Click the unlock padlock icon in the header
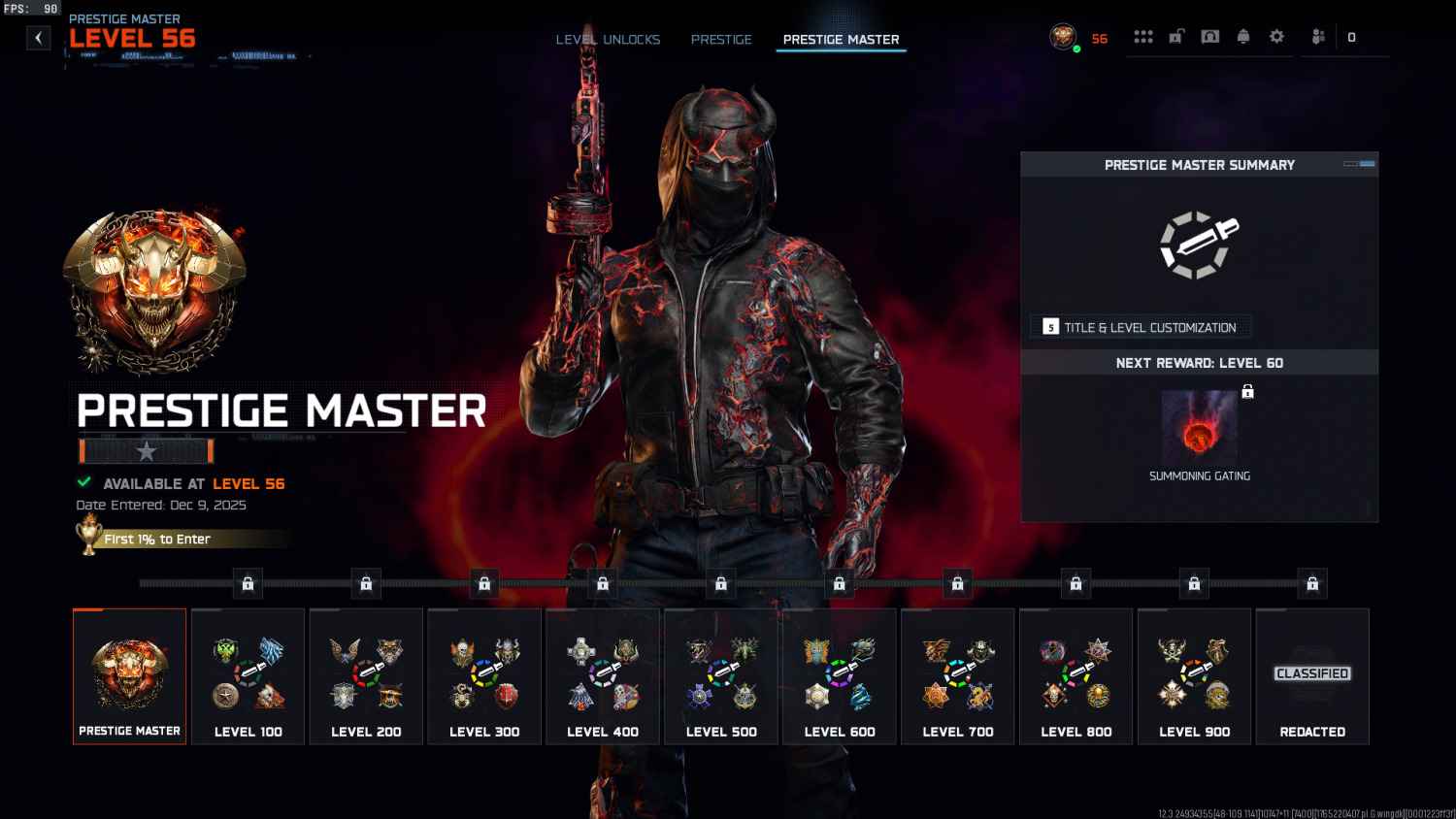The height and width of the screenshot is (819, 1456). pos(1177,36)
